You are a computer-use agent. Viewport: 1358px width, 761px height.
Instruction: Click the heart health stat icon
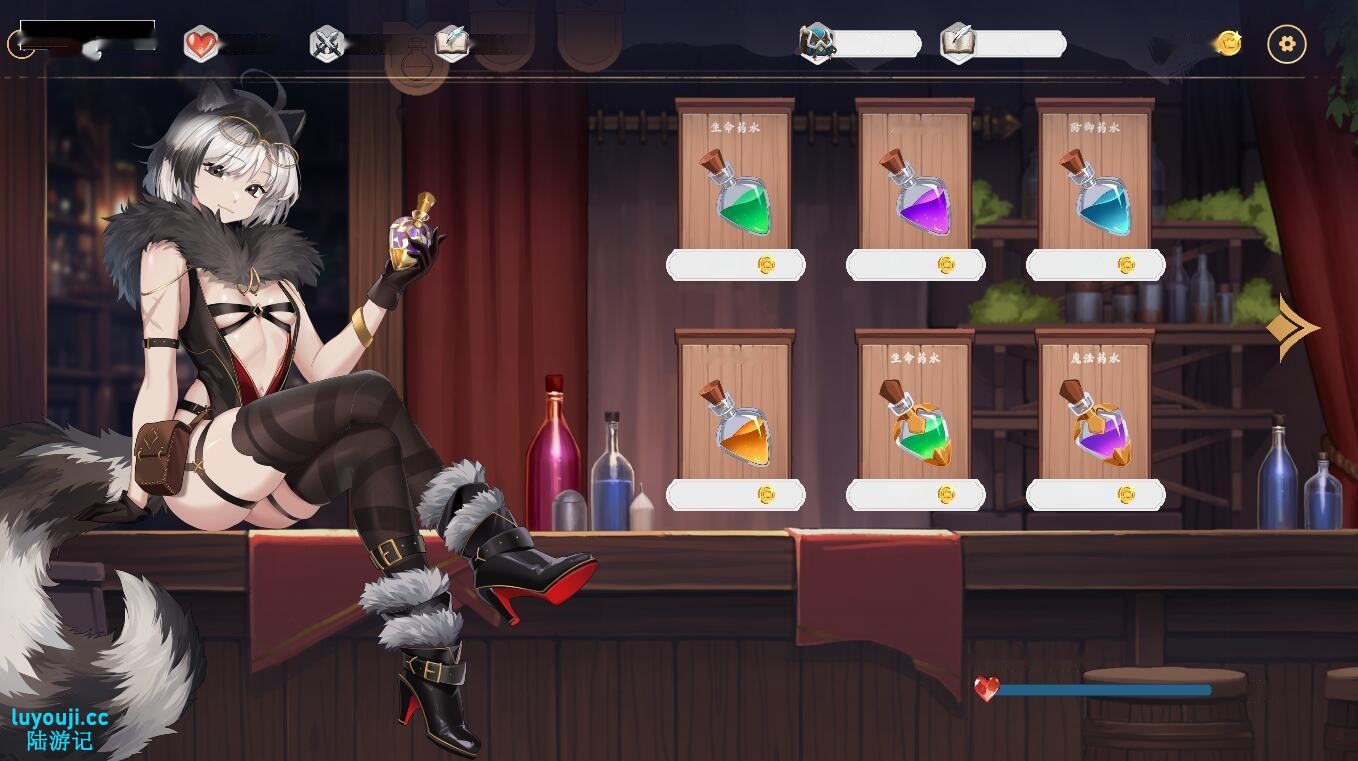[x=200, y=43]
